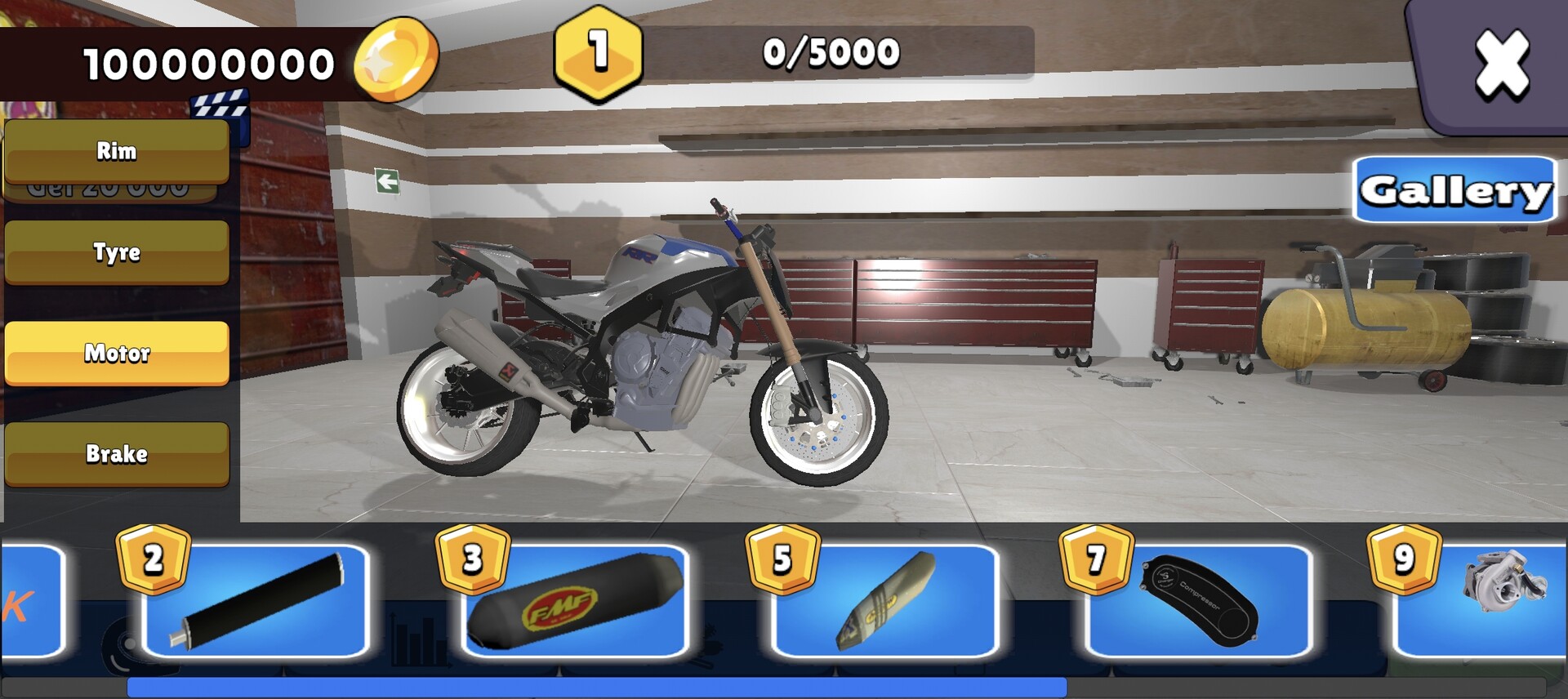The height and width of the screenshot is (699, 1568).
Task: Click the clapperboard video ad icon
Action: click(222, 107)
